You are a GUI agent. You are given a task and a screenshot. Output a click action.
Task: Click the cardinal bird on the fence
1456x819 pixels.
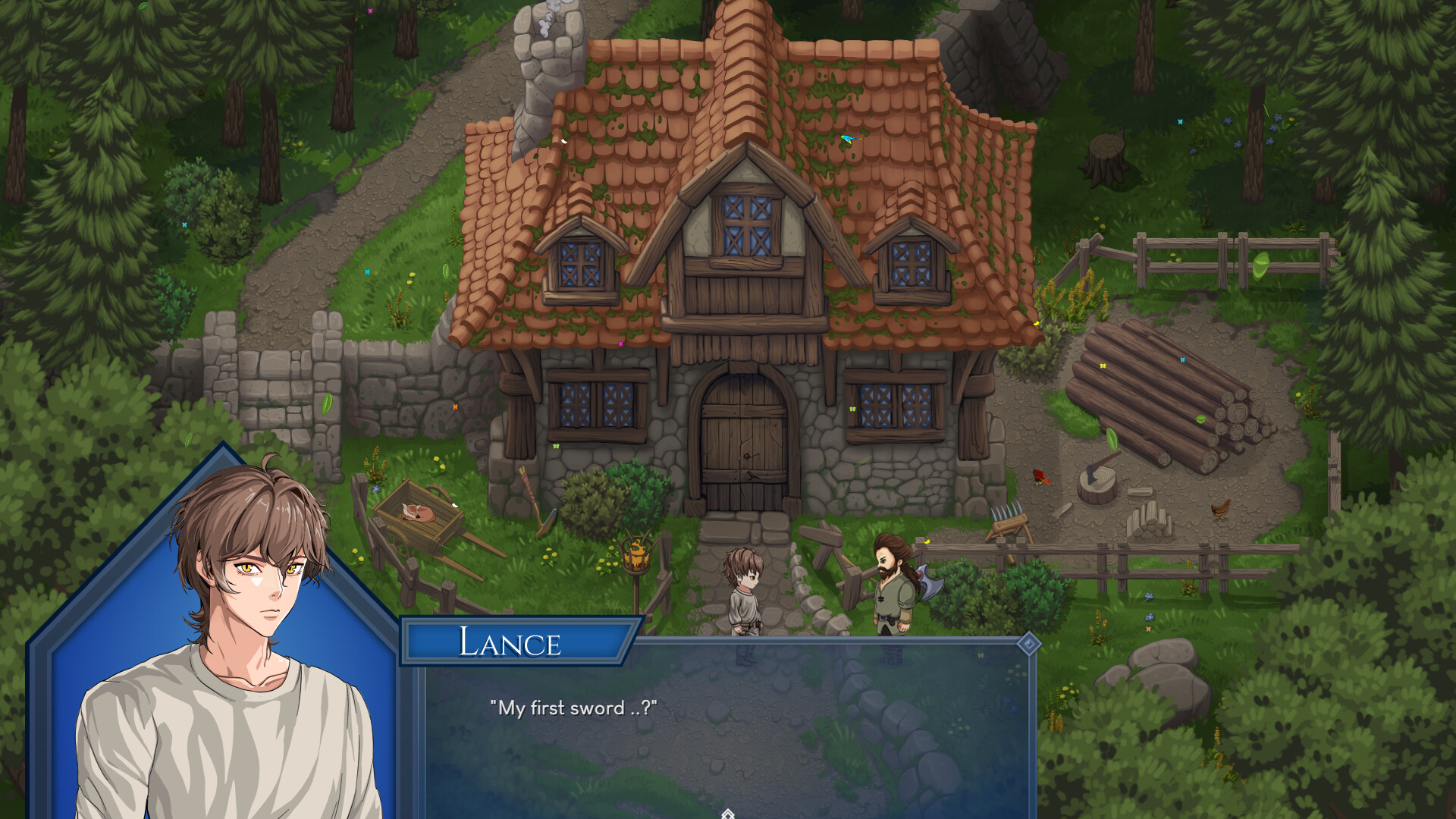click(x=1040, y=478)
